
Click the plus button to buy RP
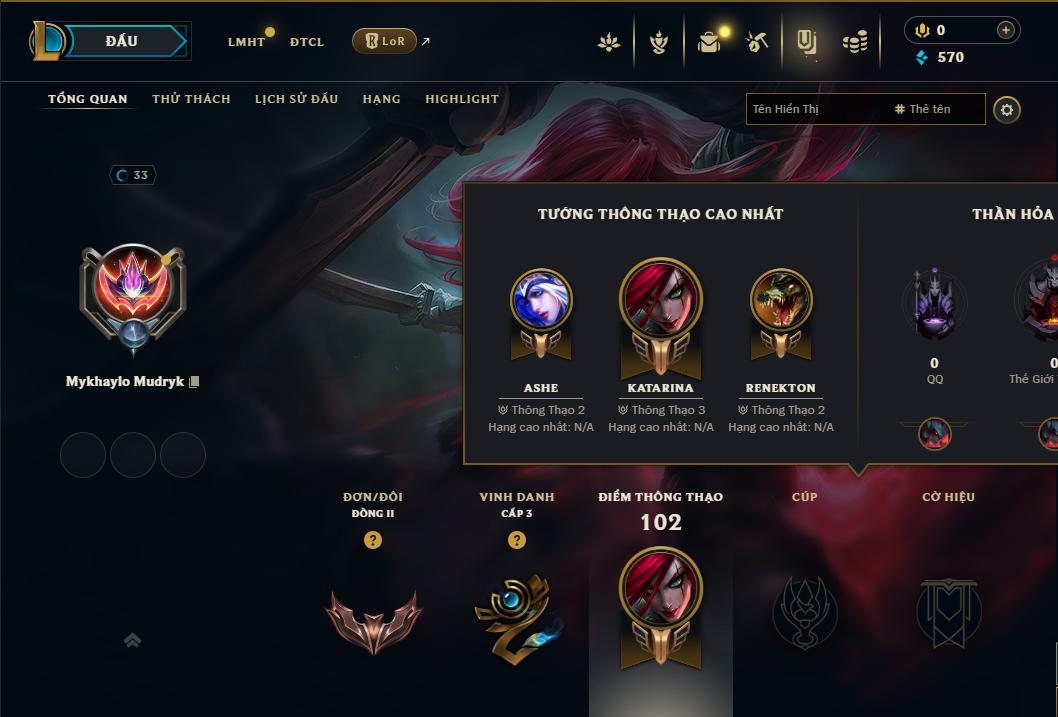1006,30
